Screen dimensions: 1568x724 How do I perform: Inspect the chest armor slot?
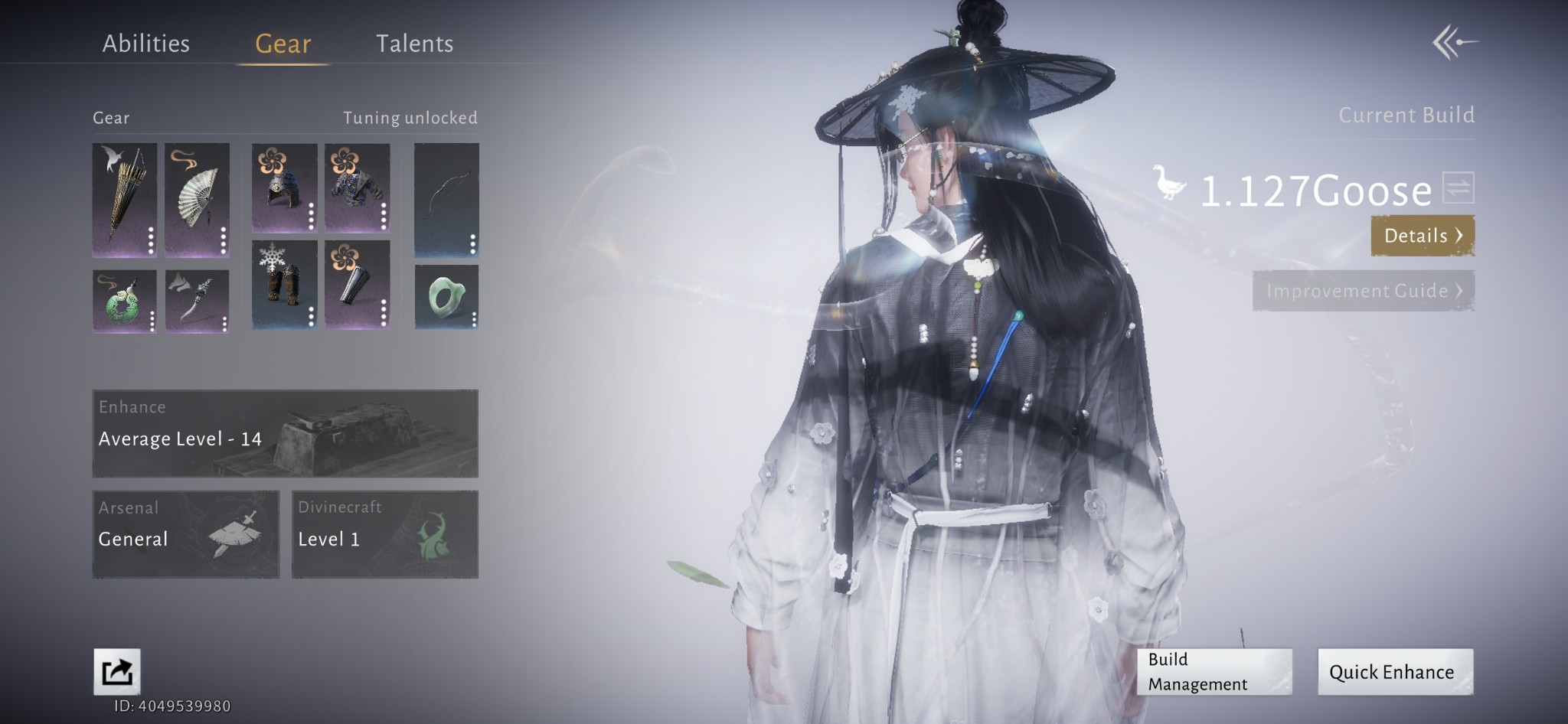(x=357, y=188)
